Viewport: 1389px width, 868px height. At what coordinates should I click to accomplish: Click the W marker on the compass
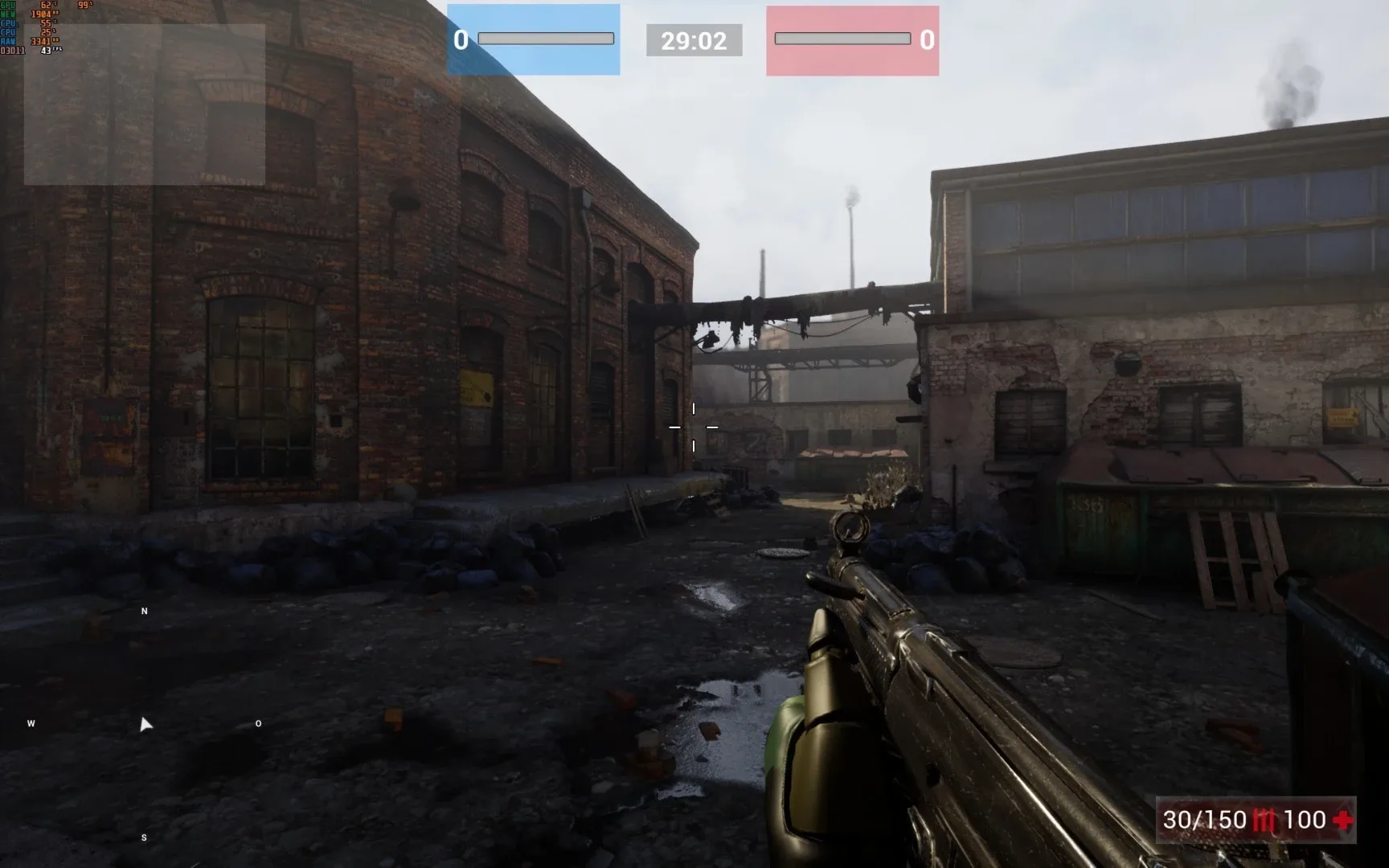coord(31,724)
